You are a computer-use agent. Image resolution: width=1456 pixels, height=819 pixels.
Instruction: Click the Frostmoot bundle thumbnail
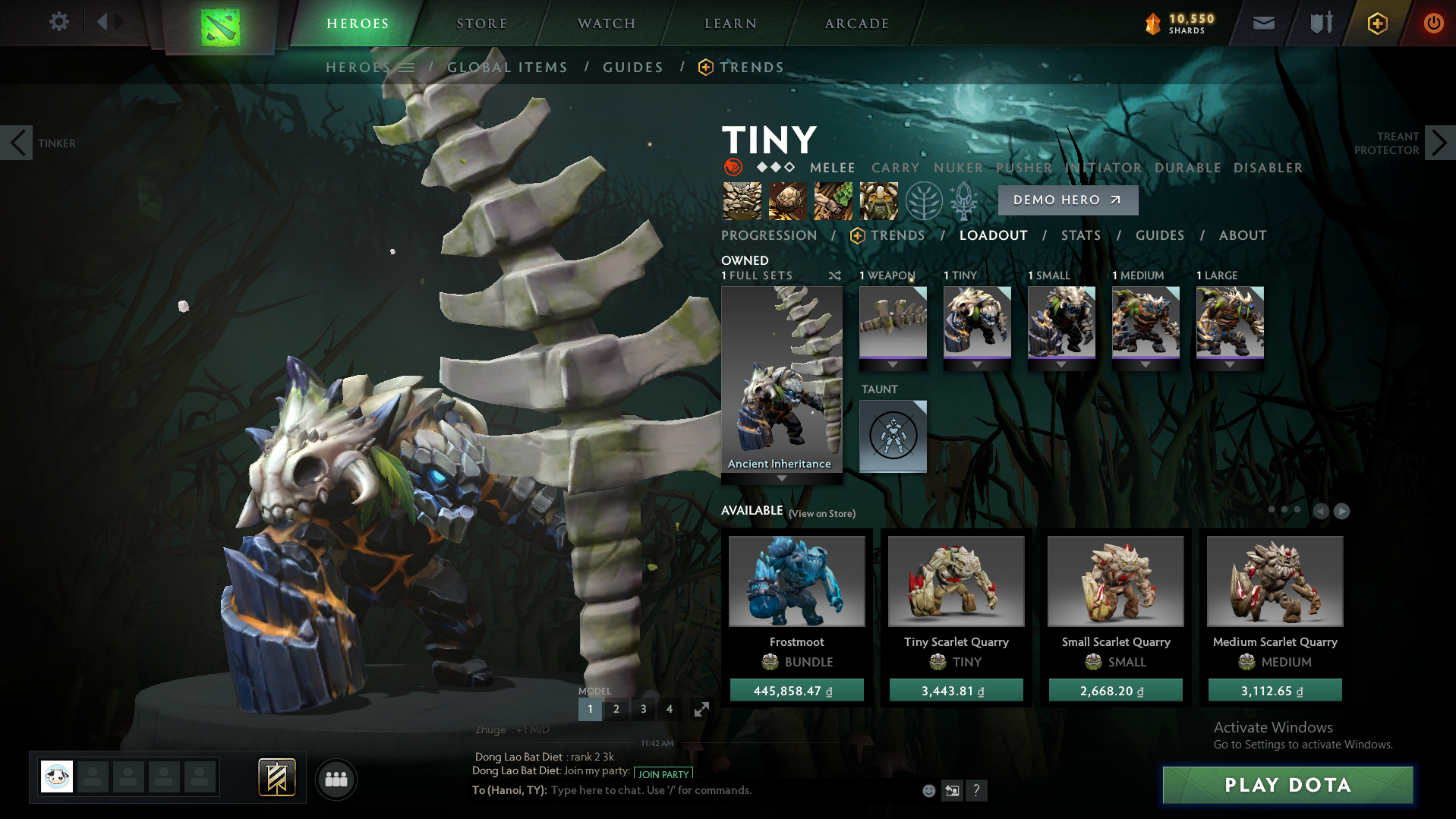(x=796, y=581)
